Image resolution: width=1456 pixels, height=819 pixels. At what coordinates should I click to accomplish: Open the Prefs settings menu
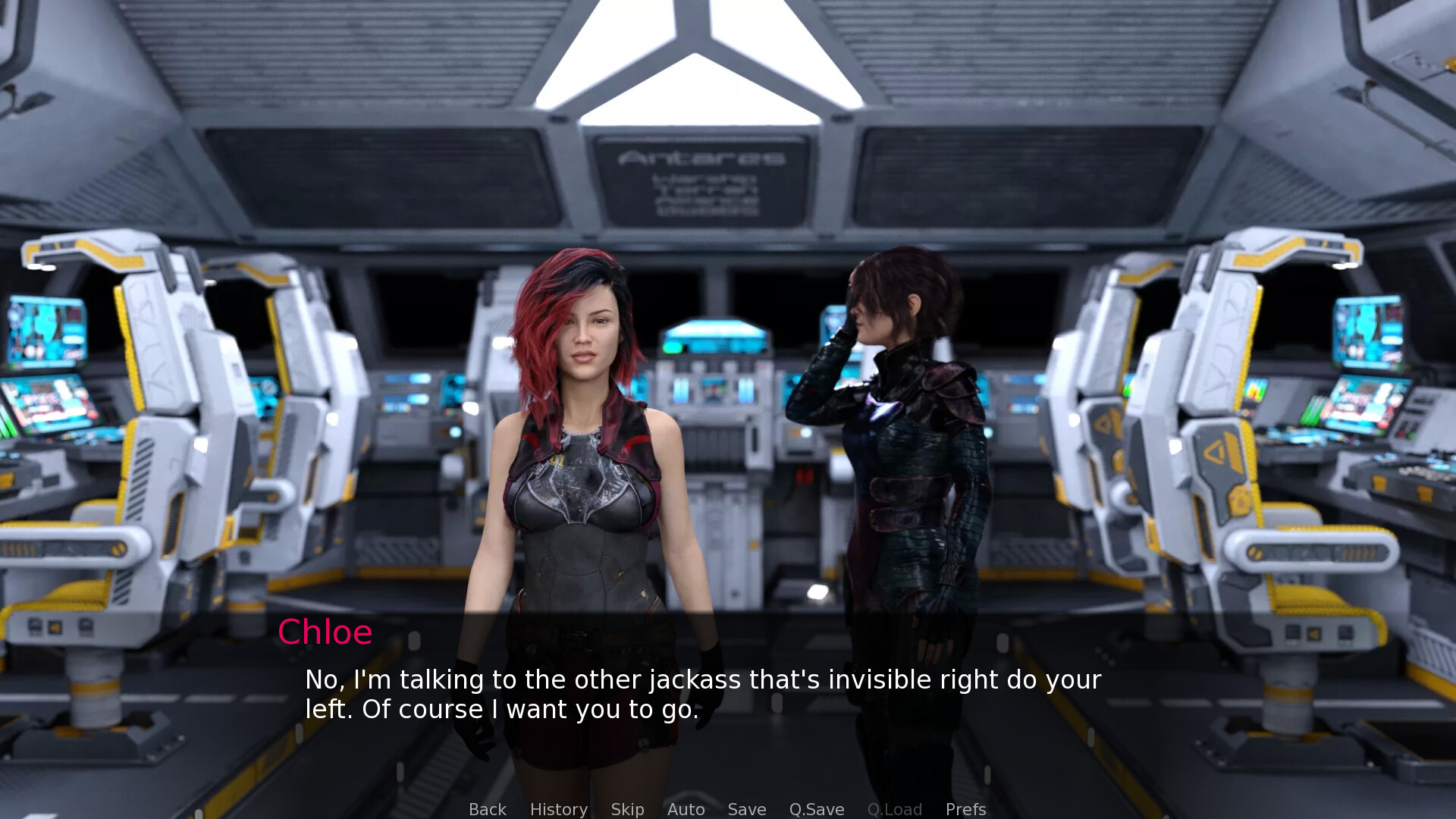965,809
